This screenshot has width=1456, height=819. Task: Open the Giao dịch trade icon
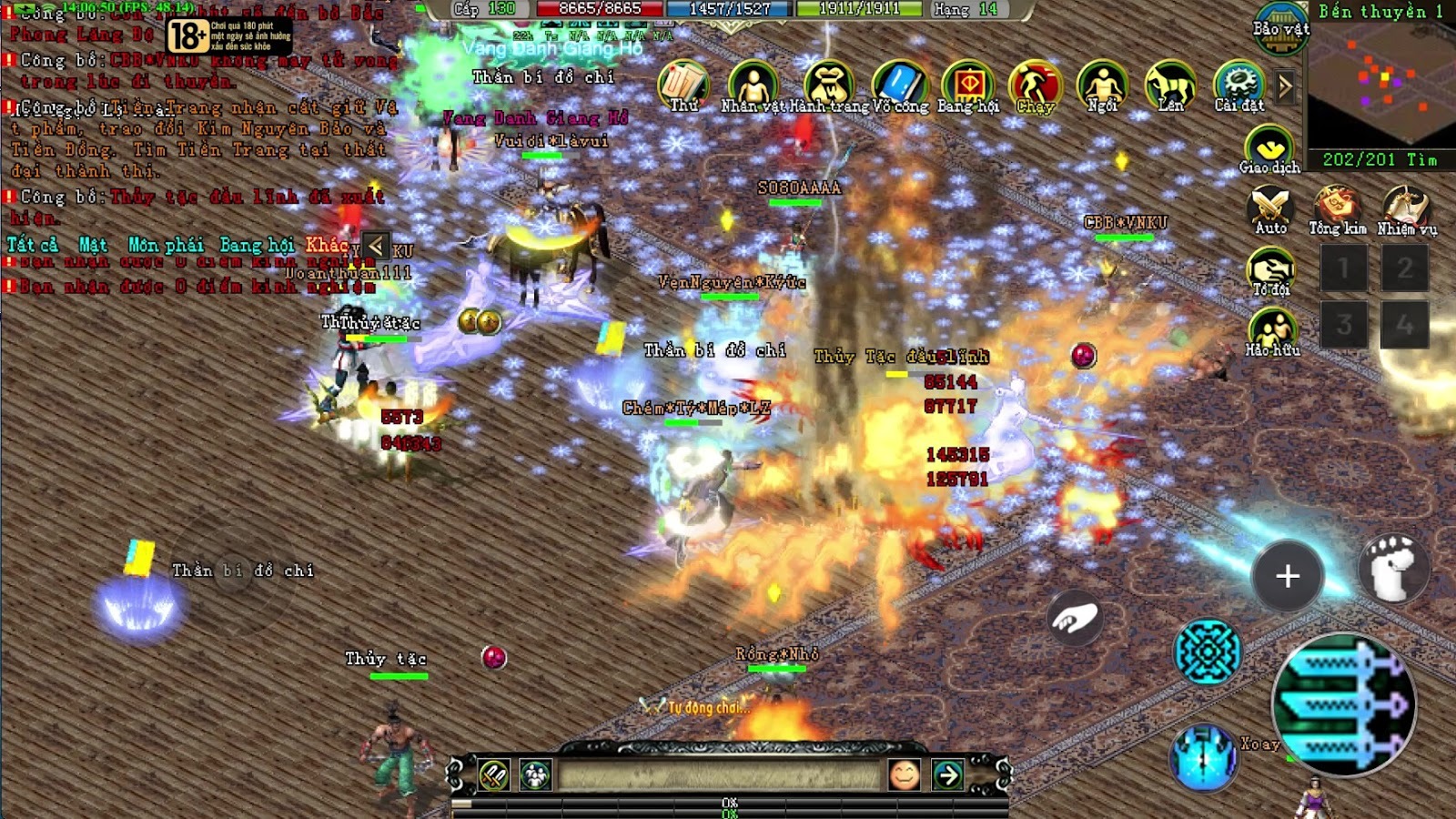tap(1269, 148)
